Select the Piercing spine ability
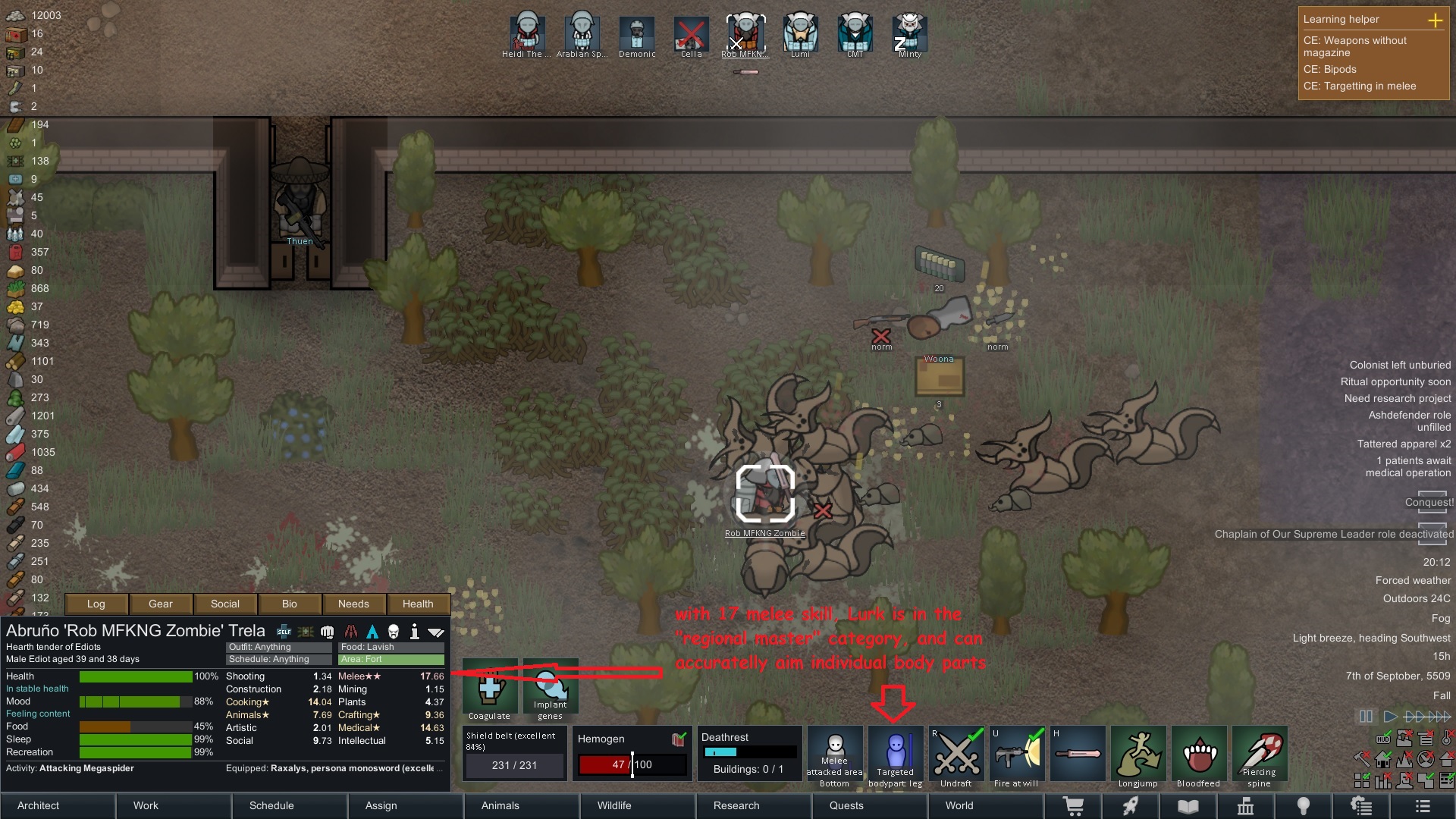The image size is (1456, 819). click(x=1260, y=757)
